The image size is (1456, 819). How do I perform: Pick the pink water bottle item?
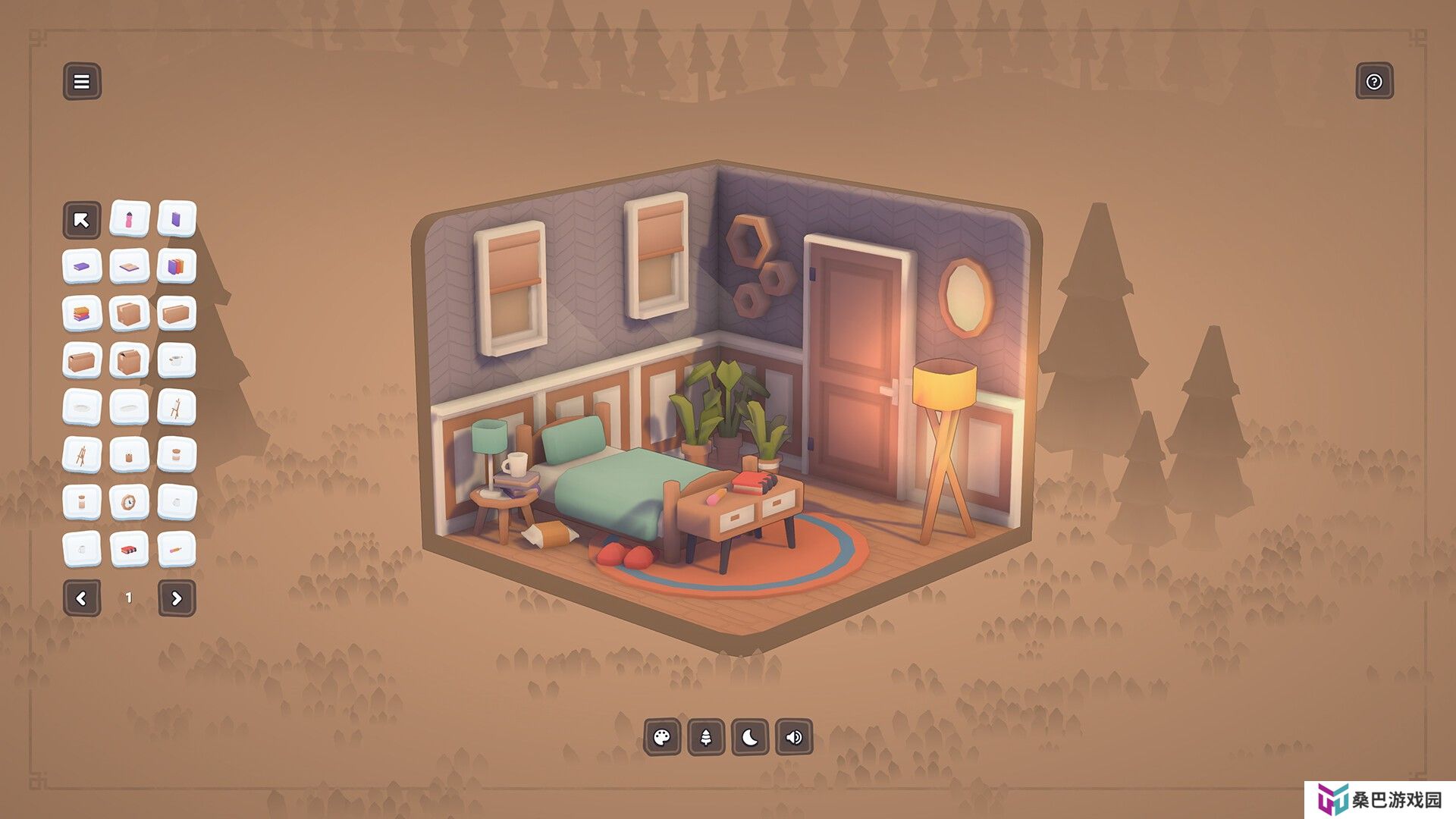pos(129,220)
